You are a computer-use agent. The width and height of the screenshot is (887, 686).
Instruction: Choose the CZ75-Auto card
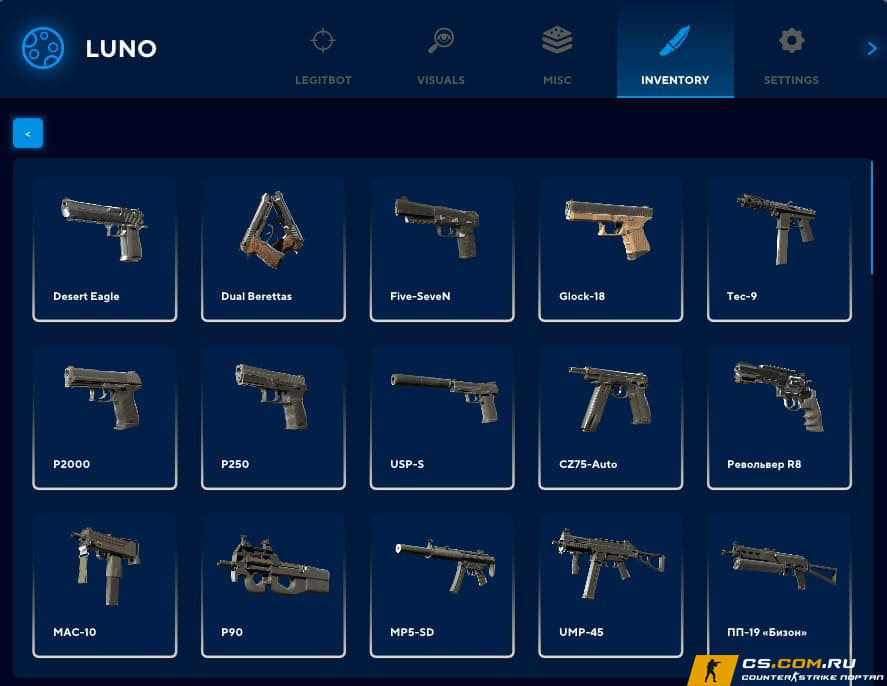click(x=610, y=417)
